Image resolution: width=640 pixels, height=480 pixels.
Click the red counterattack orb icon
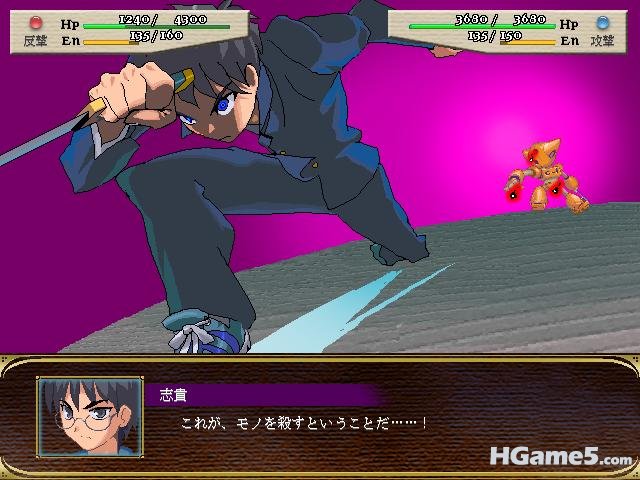tap(37, 21)
